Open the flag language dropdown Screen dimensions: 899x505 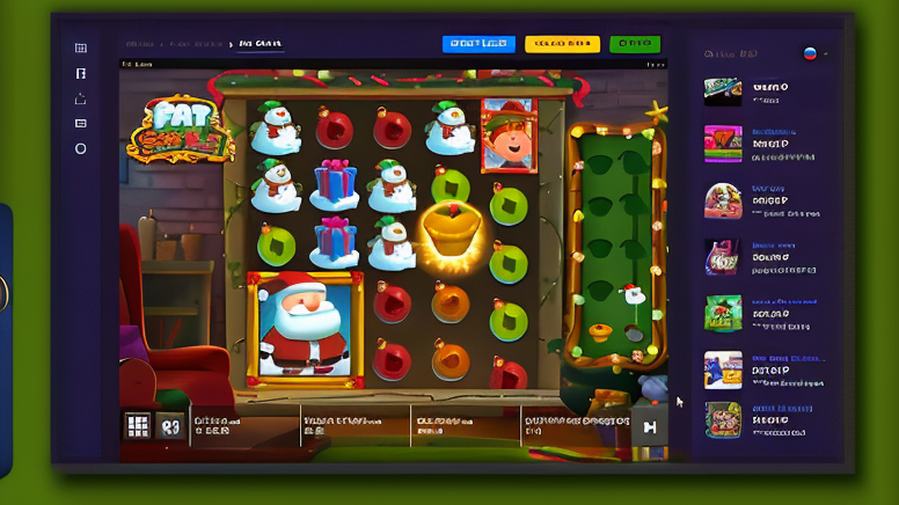coord(813,53)
